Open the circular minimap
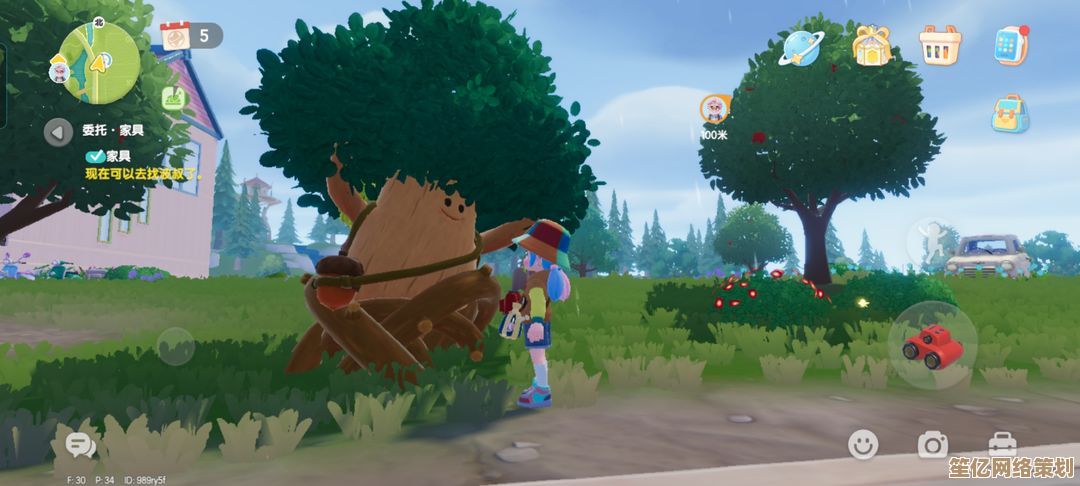 (x=99, y=60)
